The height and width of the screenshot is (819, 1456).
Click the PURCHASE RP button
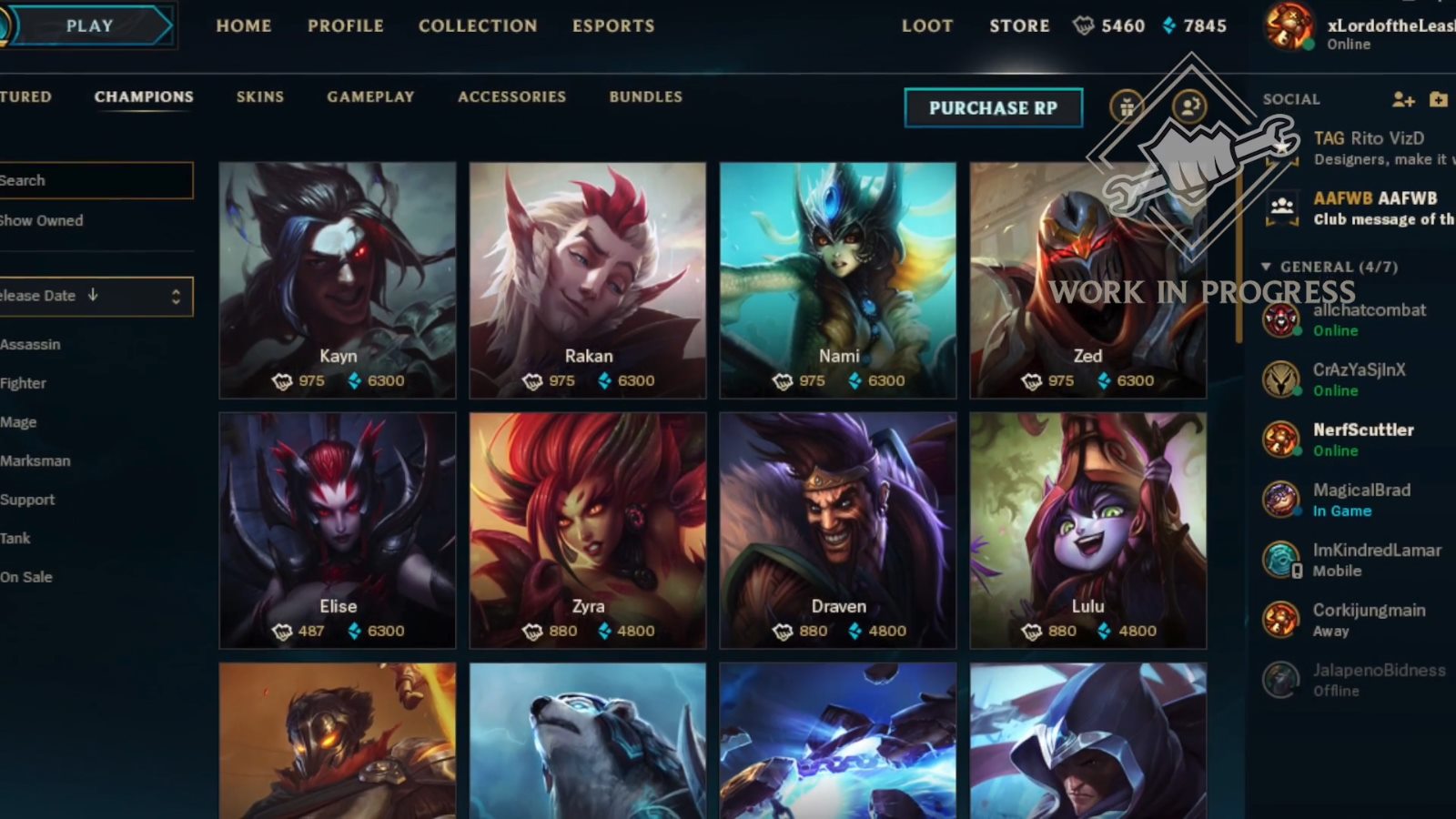click(993, 108)
